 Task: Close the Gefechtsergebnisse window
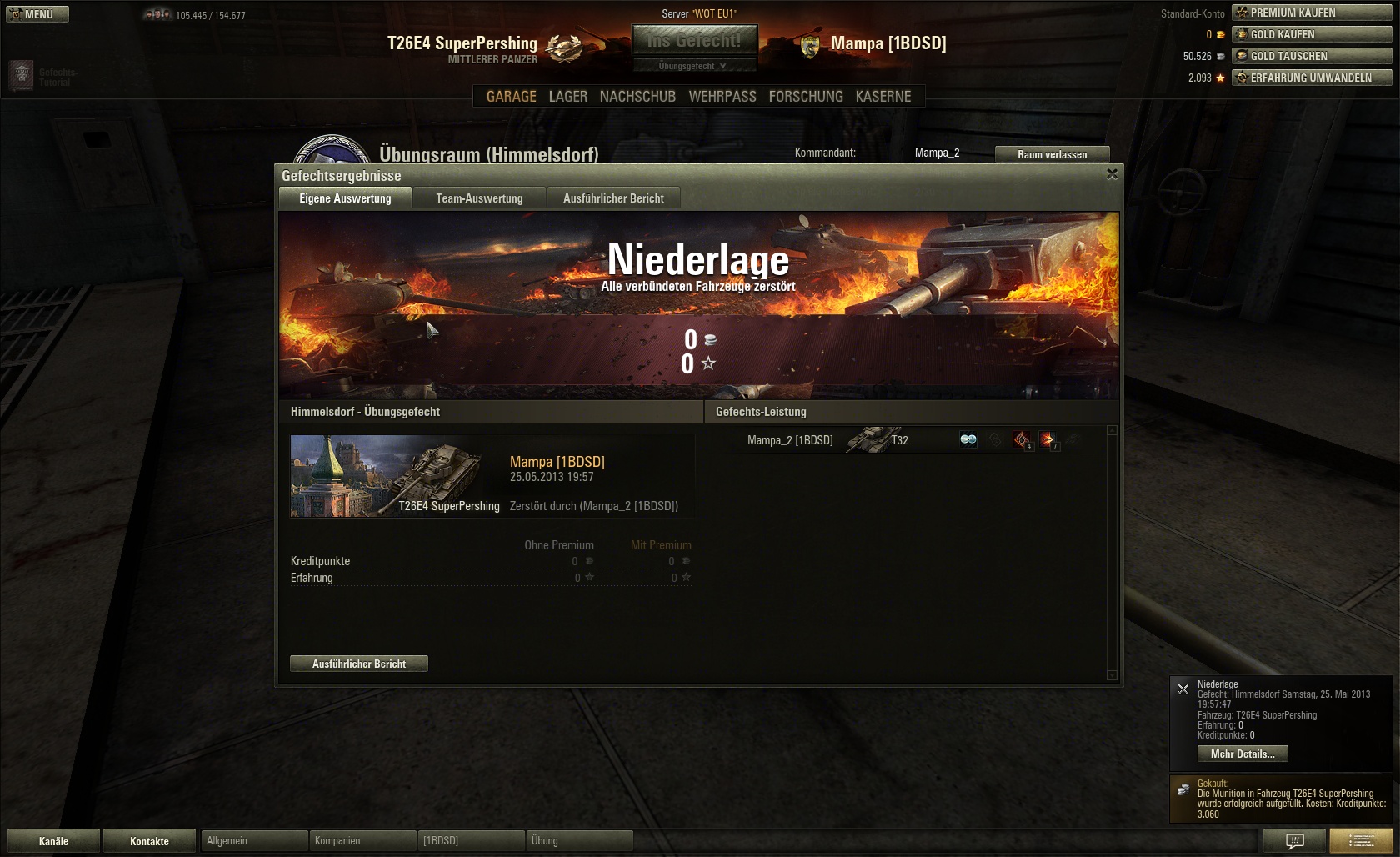point(1112,174)
